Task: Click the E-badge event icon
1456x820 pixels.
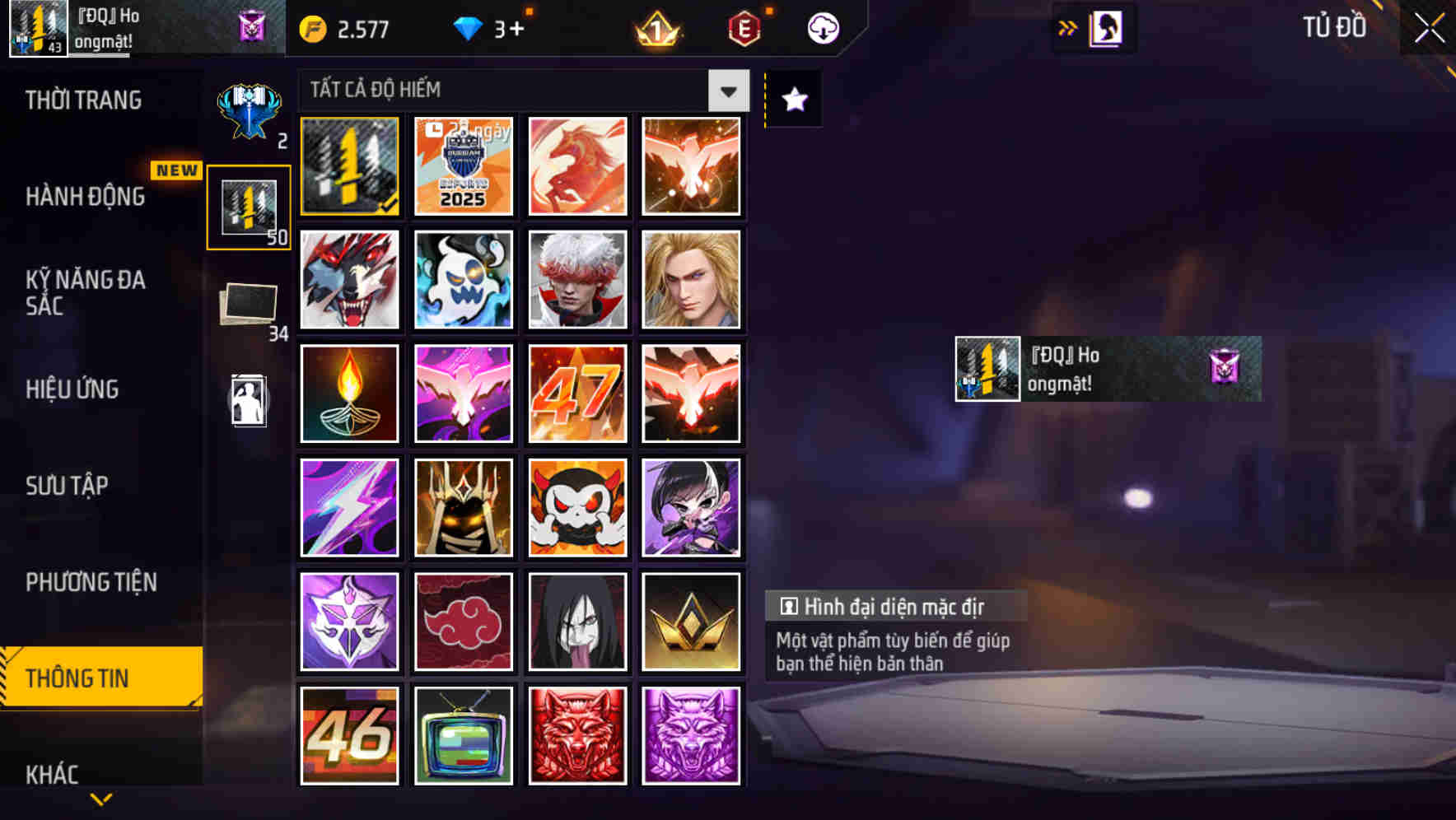Action: (x=742, y=27)
